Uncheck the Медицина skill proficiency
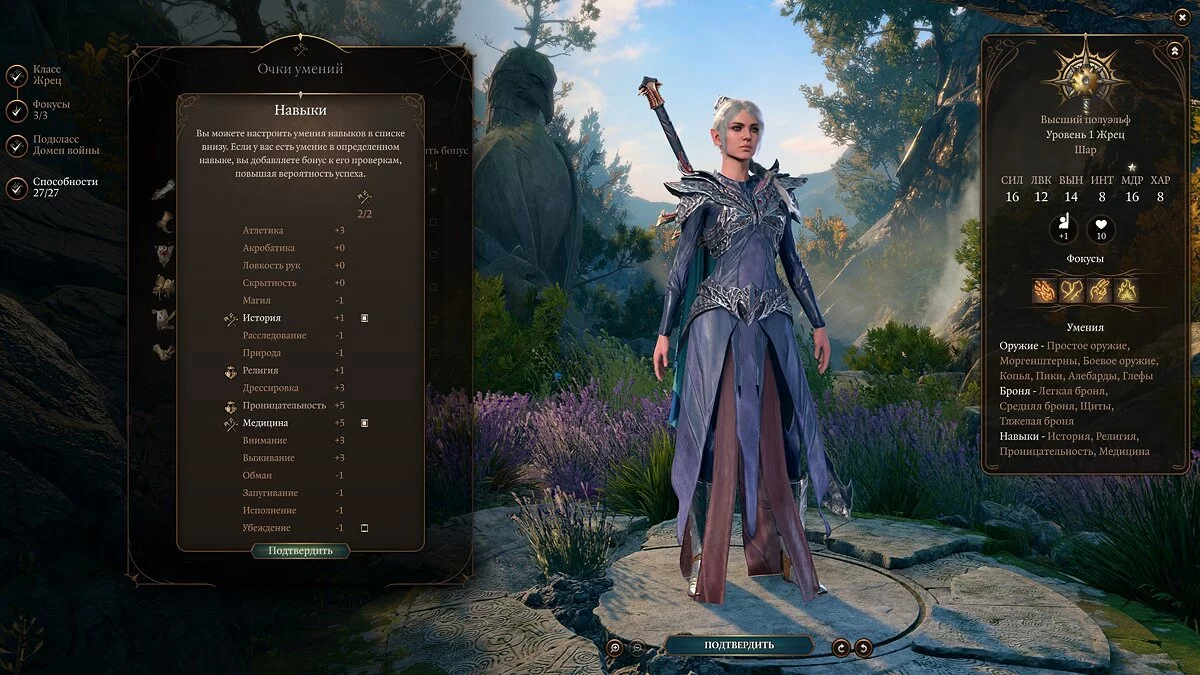Image resolution: width=1200 pixels, height=675 pixels. tap(365, 423)
